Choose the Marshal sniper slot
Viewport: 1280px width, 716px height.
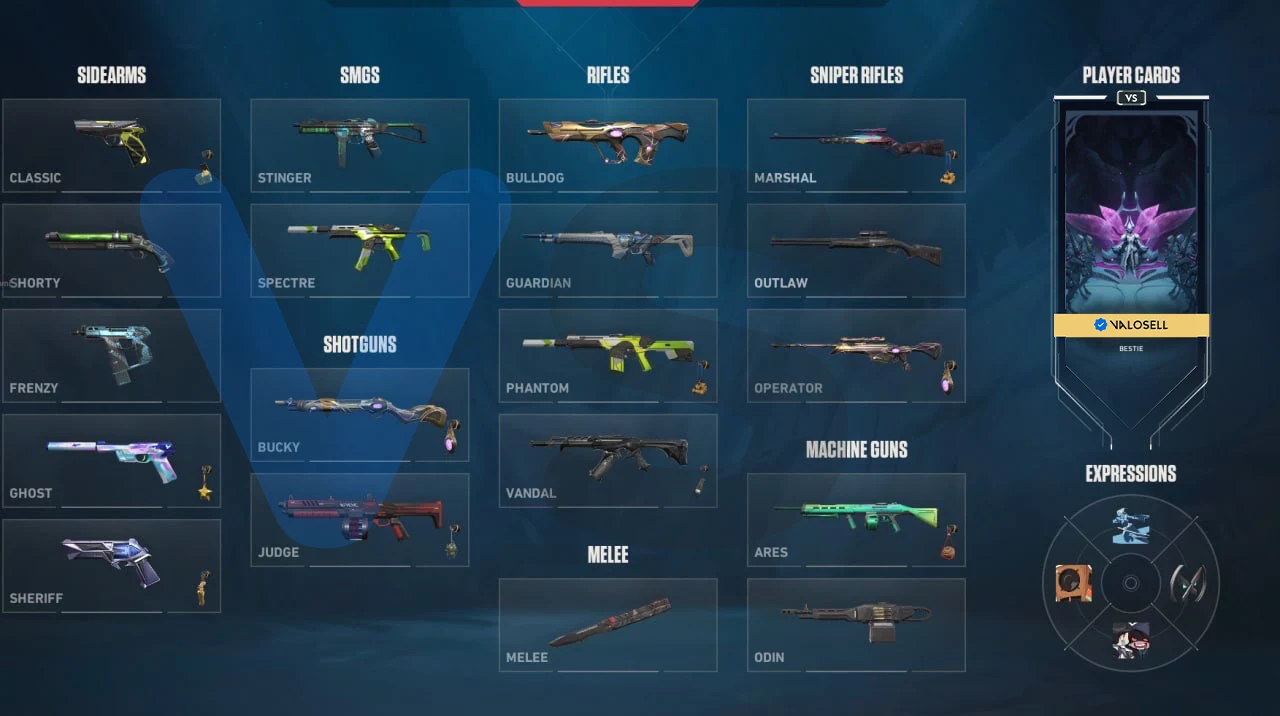point(856,145)
